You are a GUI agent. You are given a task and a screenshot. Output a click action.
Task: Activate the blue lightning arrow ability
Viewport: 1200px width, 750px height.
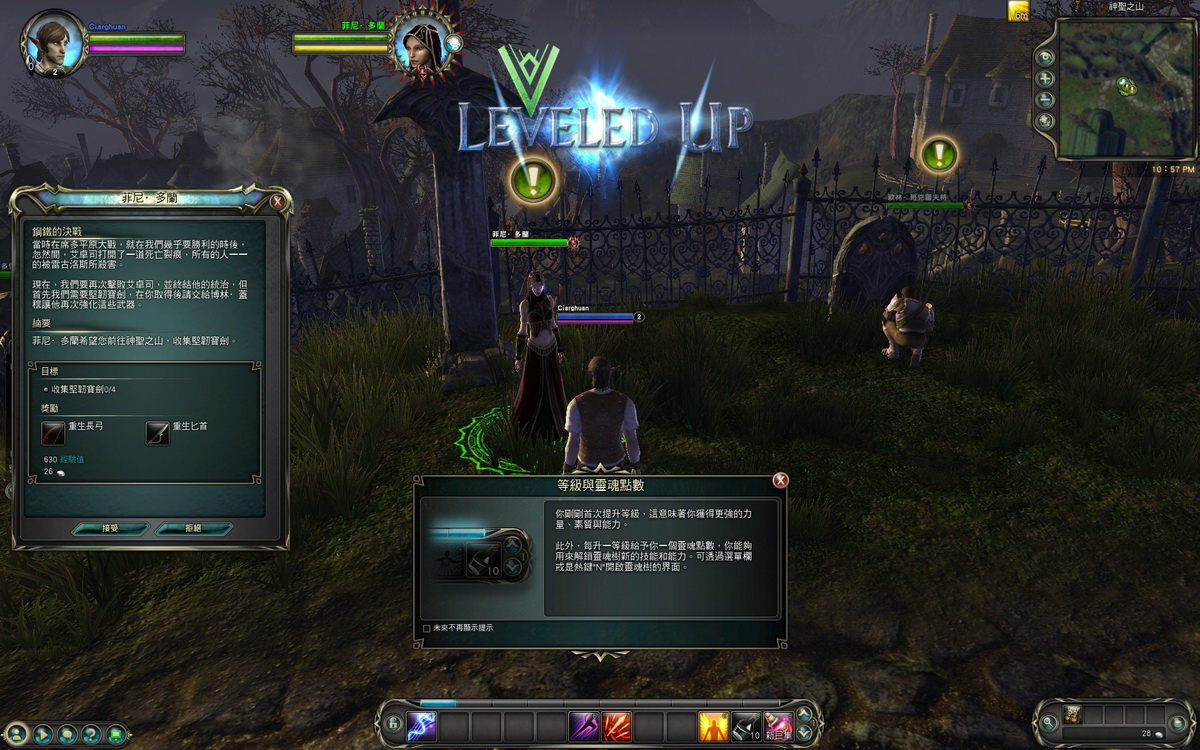[x=421, y=725]
